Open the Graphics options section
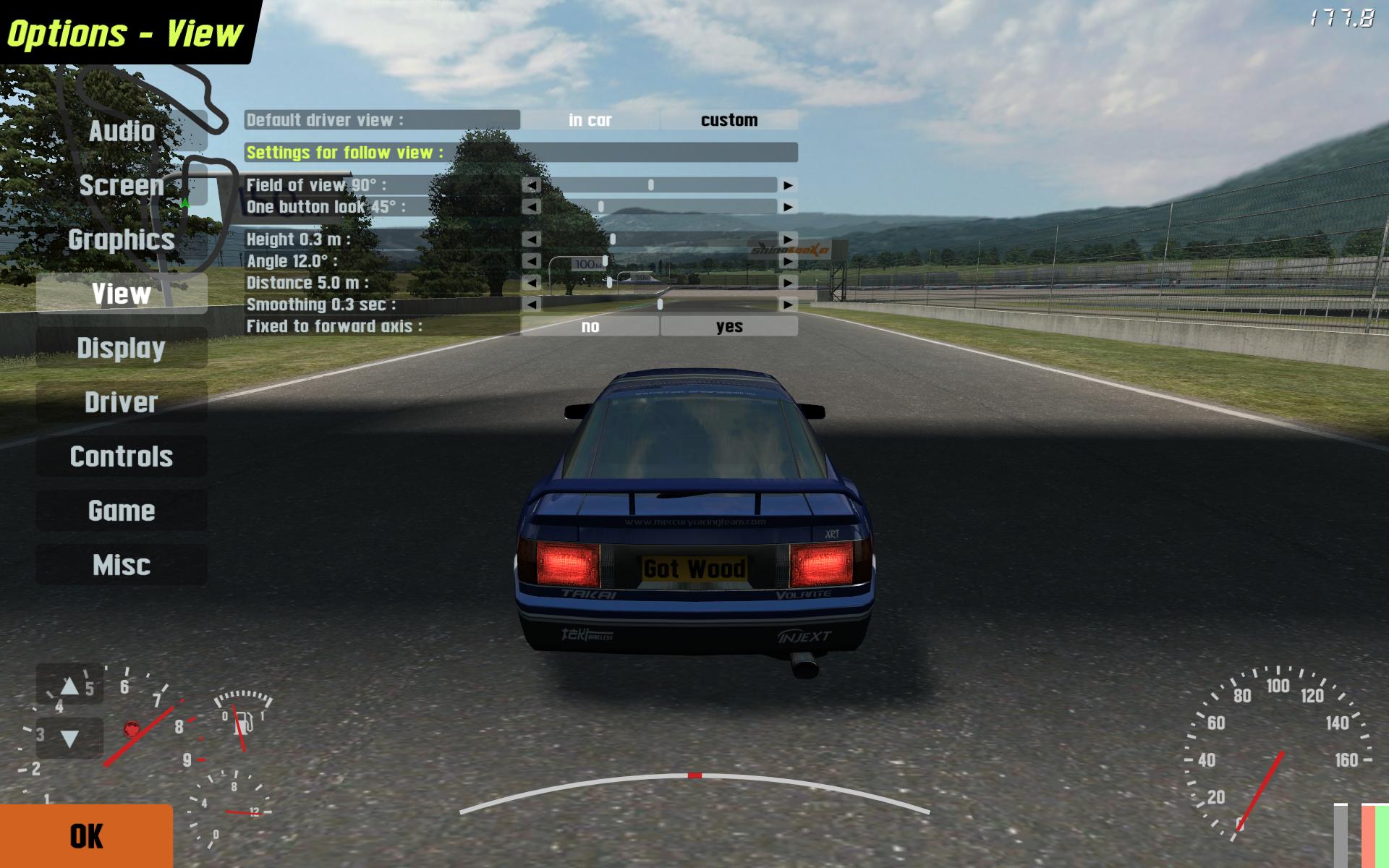Viewport: 1389px width, 868px height. coord(122,239)
